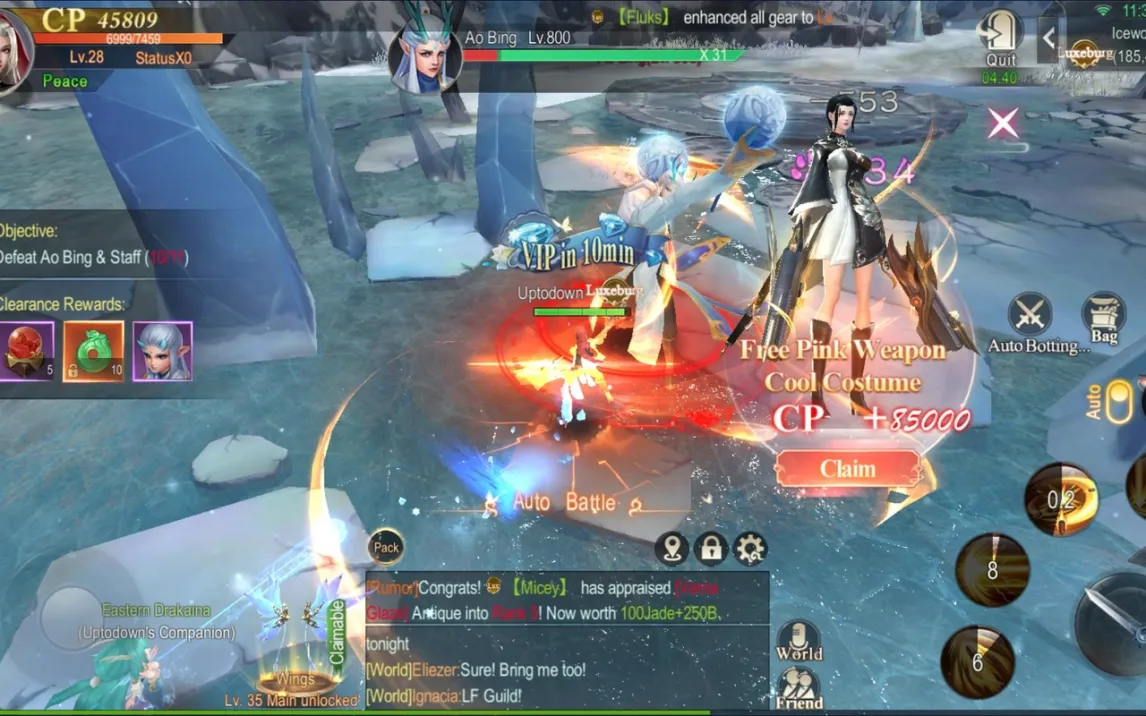Select the red orb clearance reward
The image size is (1146, 716).
pyautogui.click(x=26, y=351)
